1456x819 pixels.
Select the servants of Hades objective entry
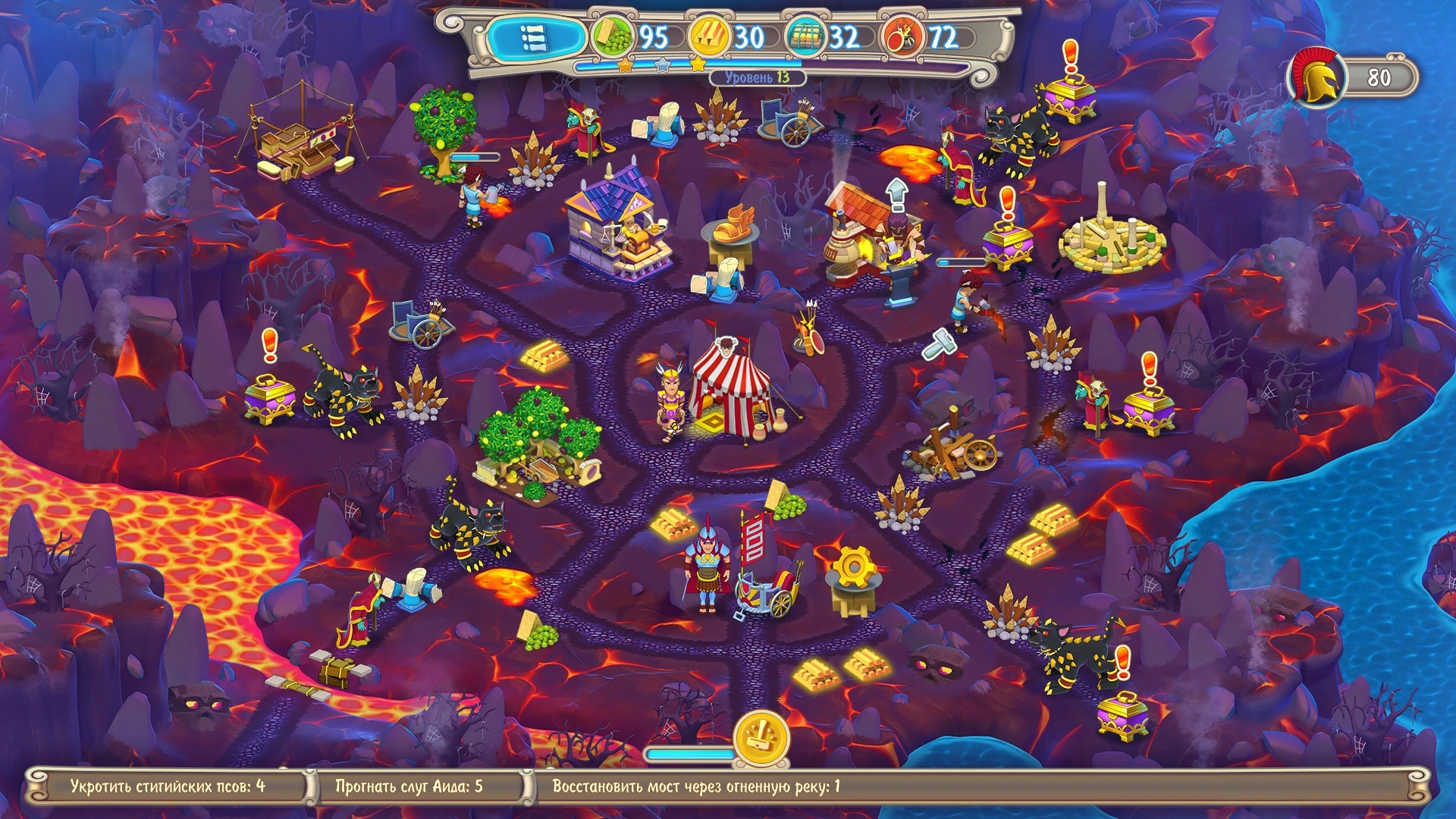[409, 786]
